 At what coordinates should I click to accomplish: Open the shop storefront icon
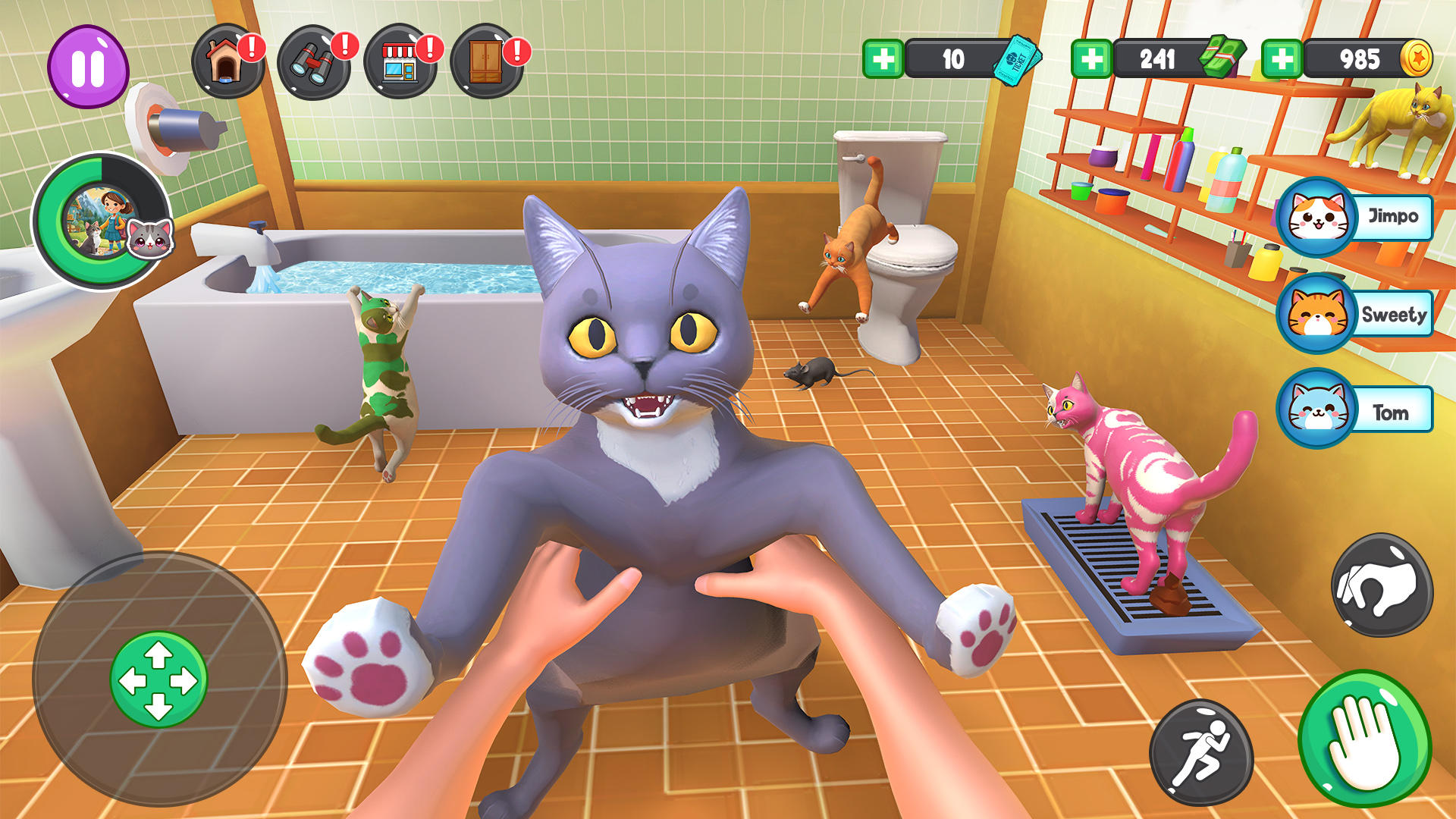tap(400, 62)
